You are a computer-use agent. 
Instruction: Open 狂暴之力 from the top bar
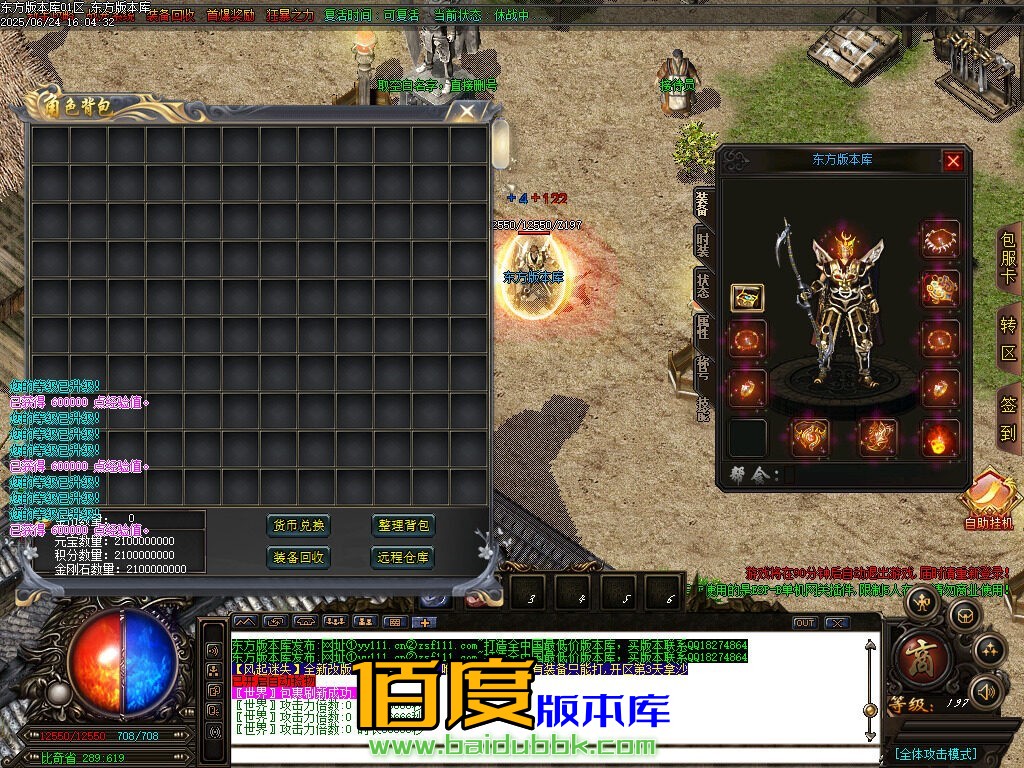288,16
